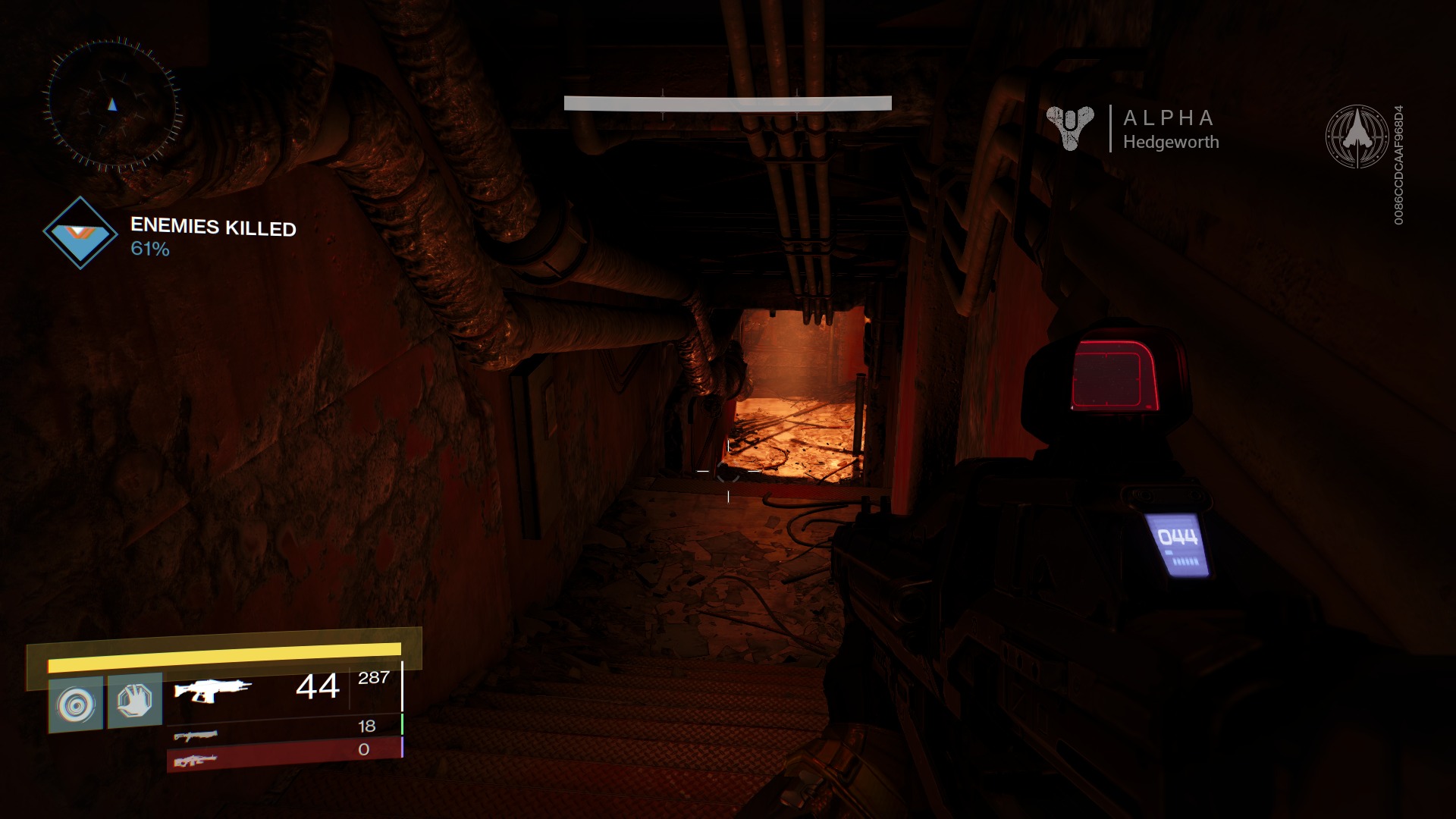Select the Enemies Killed objective diamond icon
This screenshot has width=1456, height=819.
pos(80,233)
